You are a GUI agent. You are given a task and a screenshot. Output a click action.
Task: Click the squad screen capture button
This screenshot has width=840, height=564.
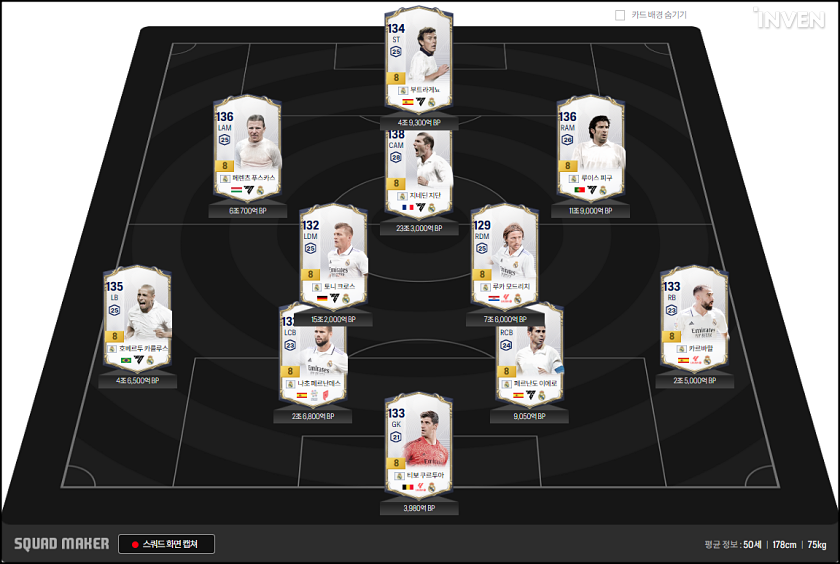click(166, 544)
